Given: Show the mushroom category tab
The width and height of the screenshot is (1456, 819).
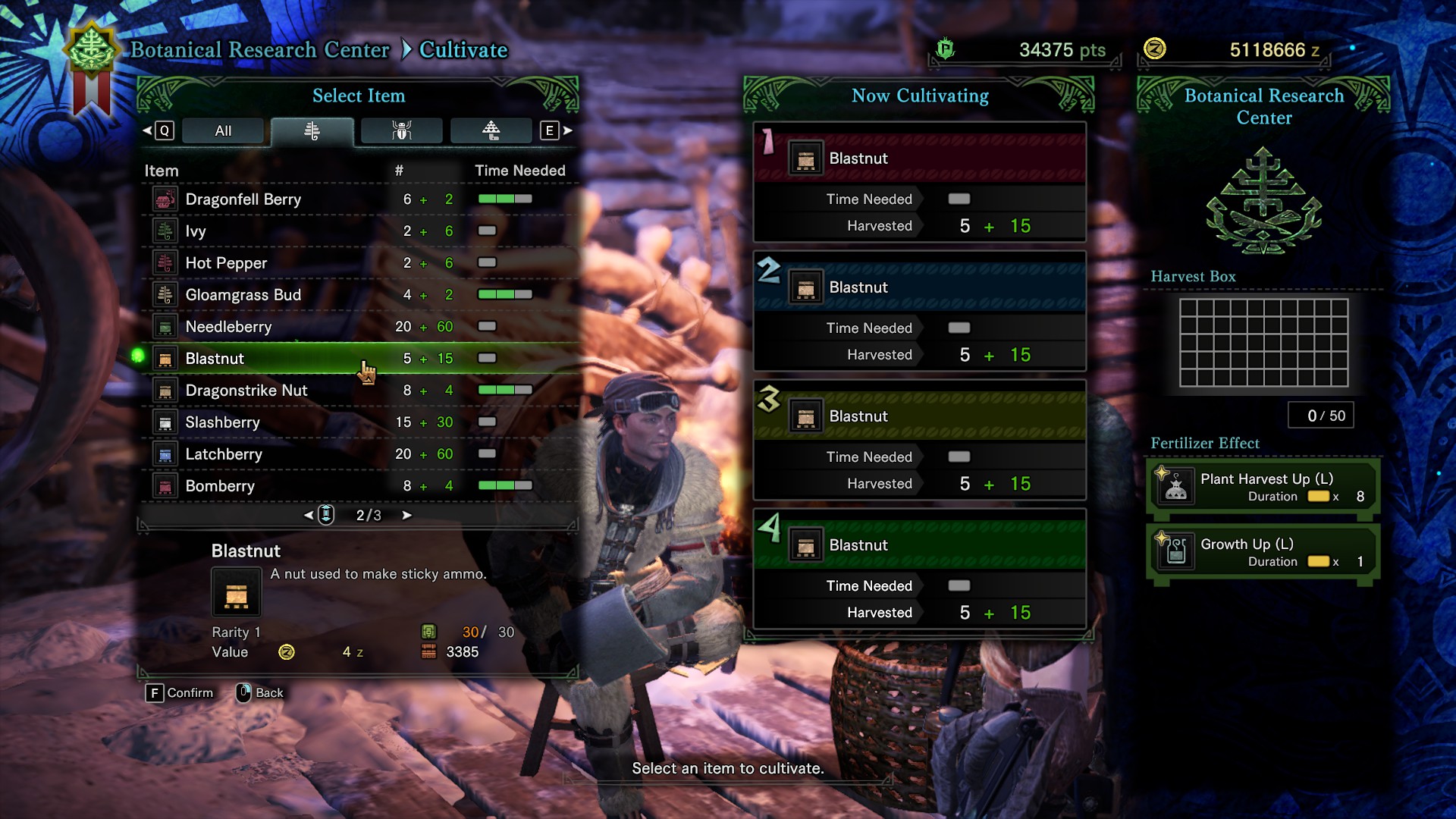Looking at the screenshot, I should point(491,130).
